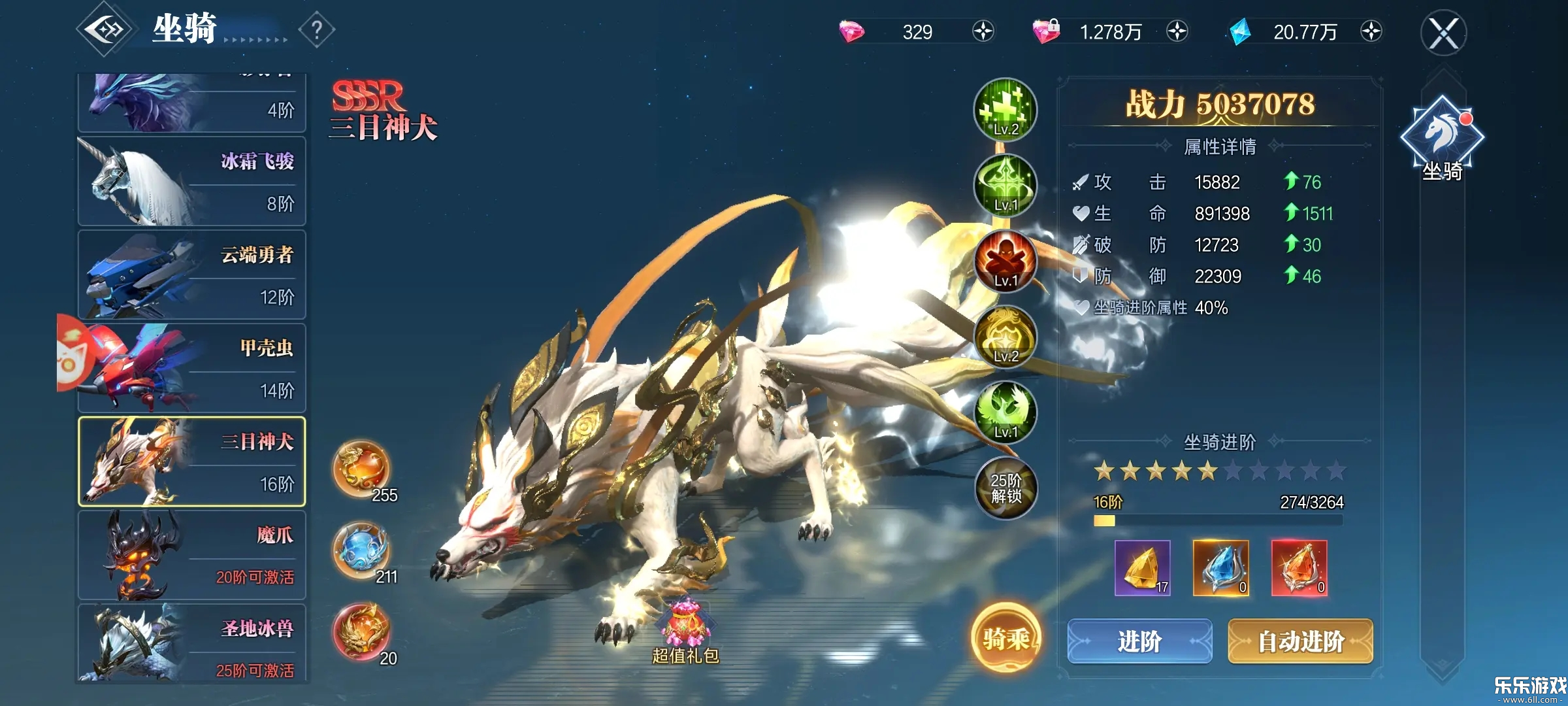Screen dimensions: 1568x706
Task: Add blue crystal currency via its plus button
Action: click(1371, 31)
